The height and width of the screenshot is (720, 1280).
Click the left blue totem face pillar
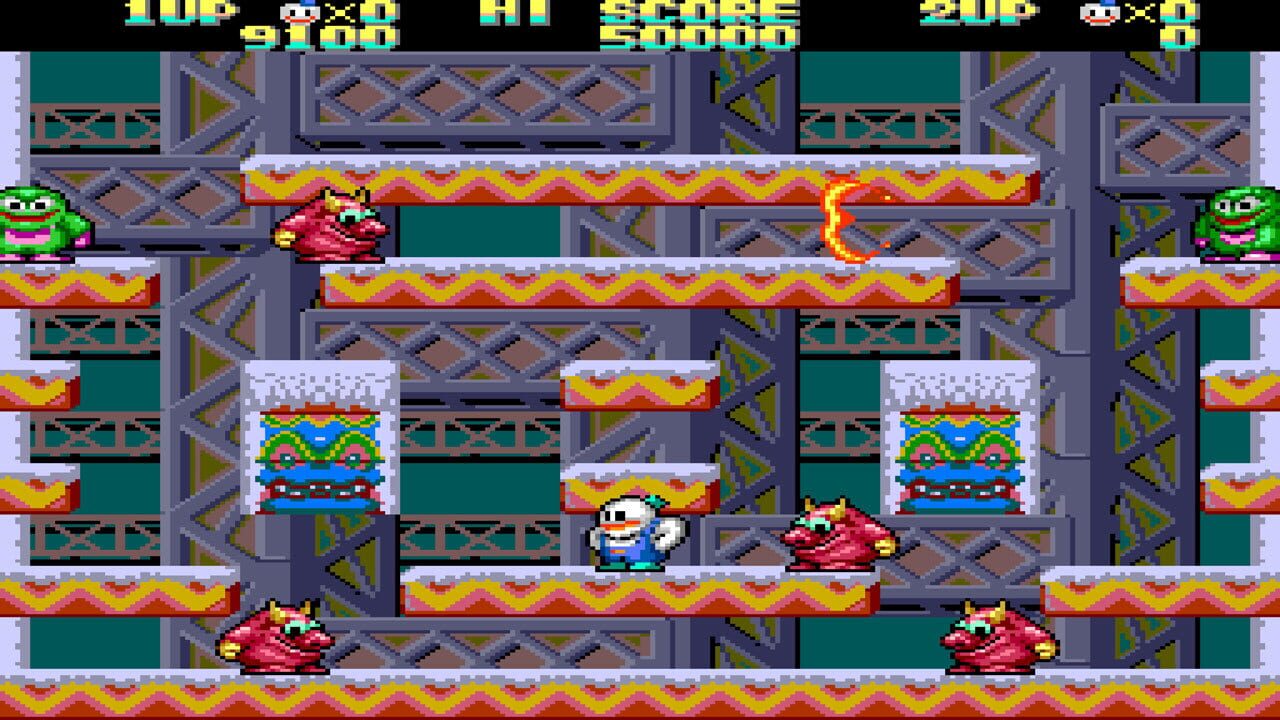318,455
